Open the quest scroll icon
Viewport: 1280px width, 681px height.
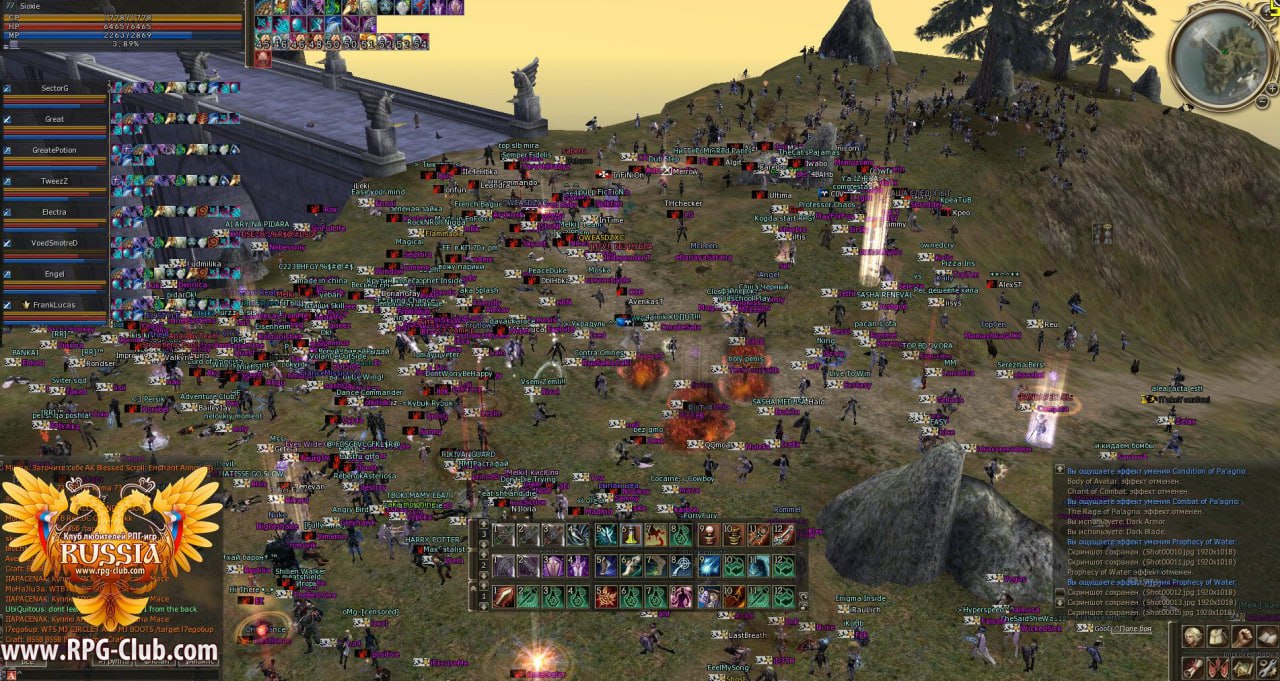pyautogui.click(x=1192, y=666)
